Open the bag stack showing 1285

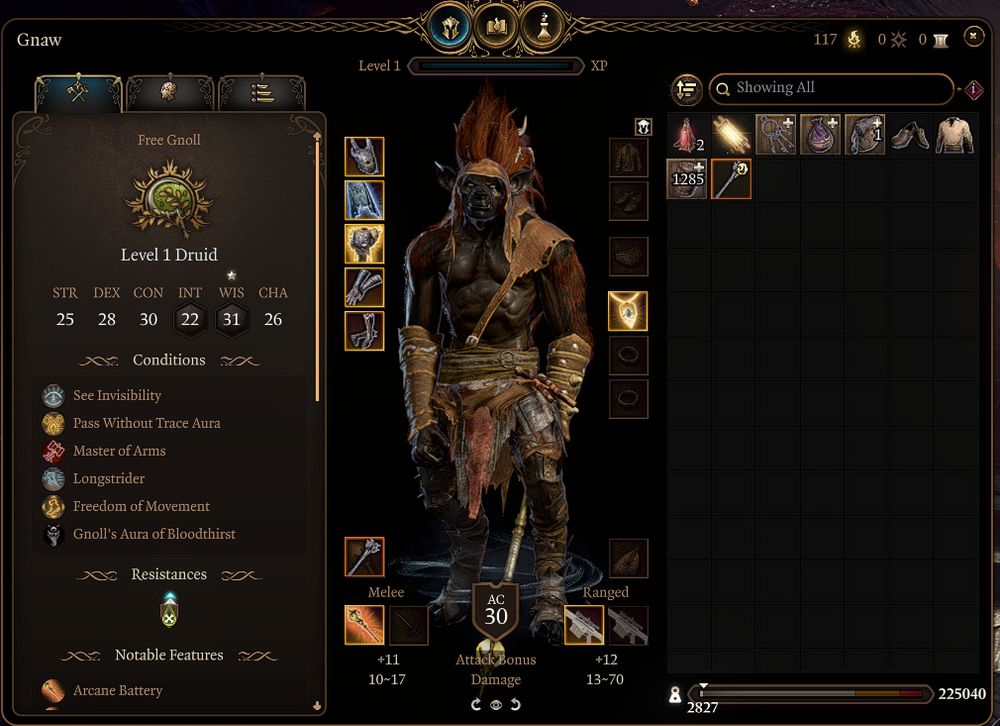687,178
